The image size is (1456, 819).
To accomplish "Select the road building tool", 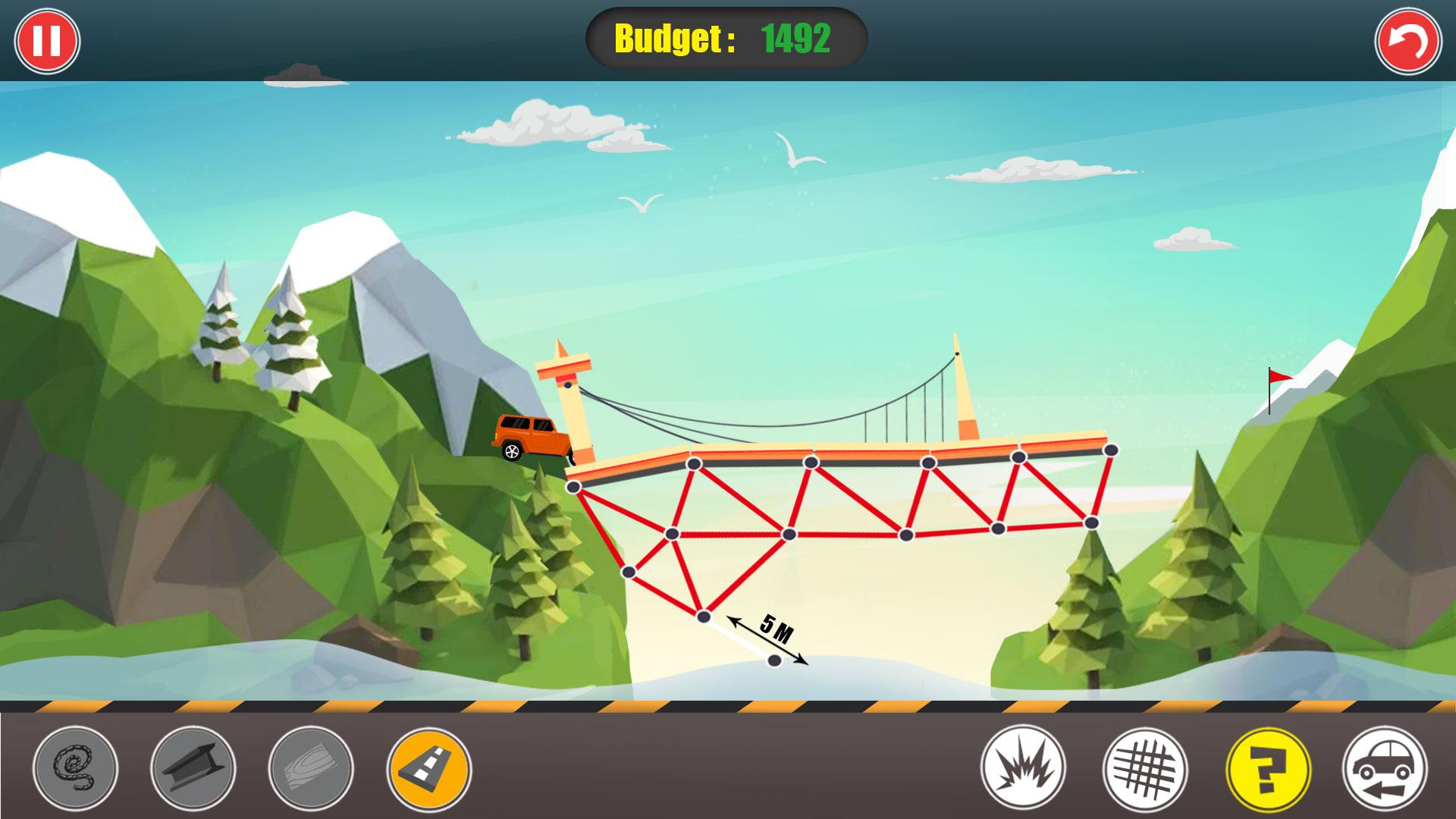I will coord(428,769).
